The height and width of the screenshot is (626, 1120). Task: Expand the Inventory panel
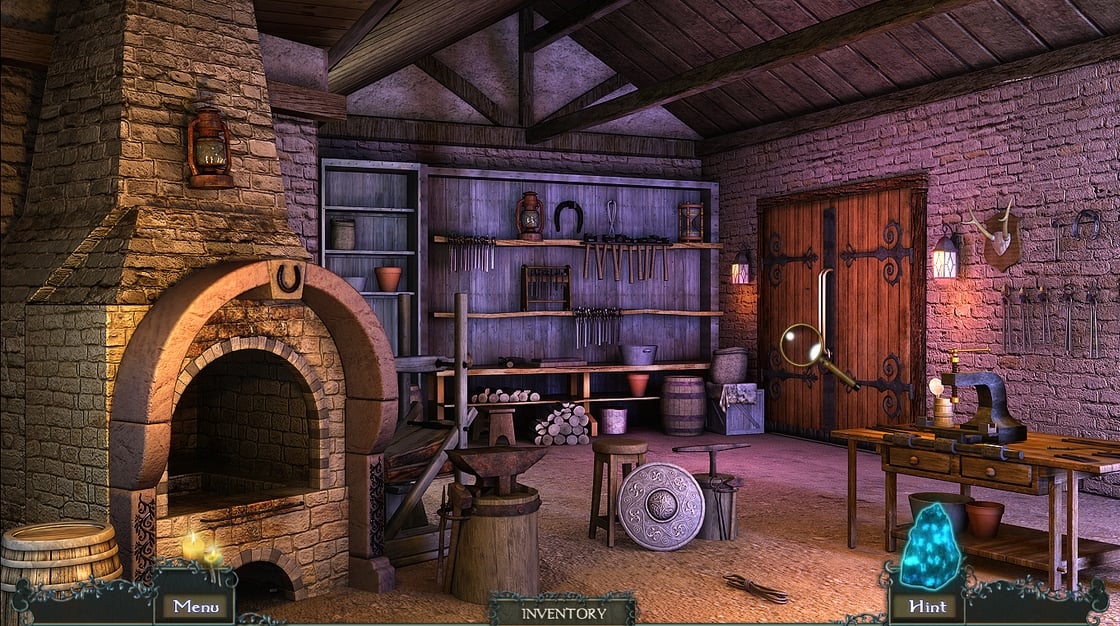point(562,612)
